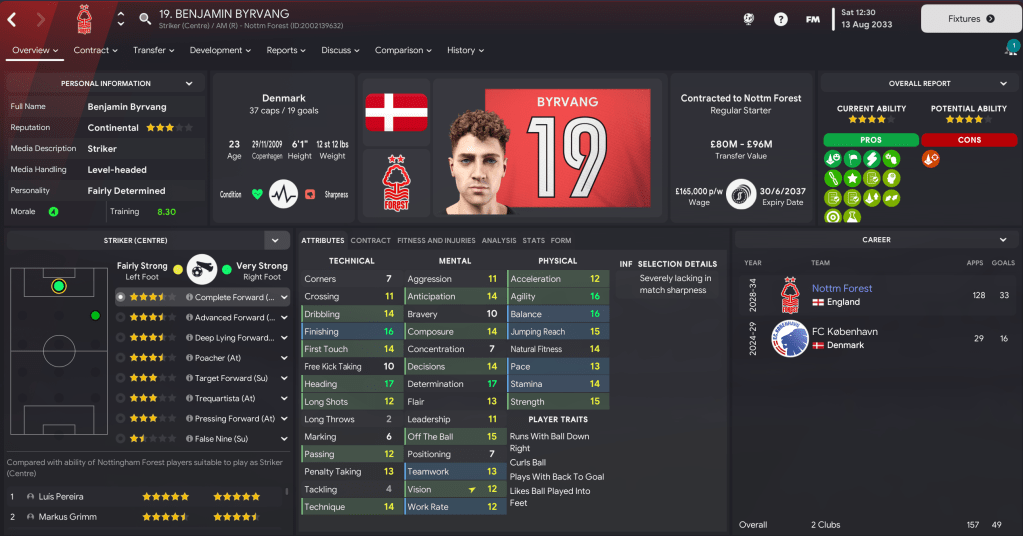The height and width of the screenshot is (536, 1023).
Task: Open the Fixtures button
Action: pos(970,18)
